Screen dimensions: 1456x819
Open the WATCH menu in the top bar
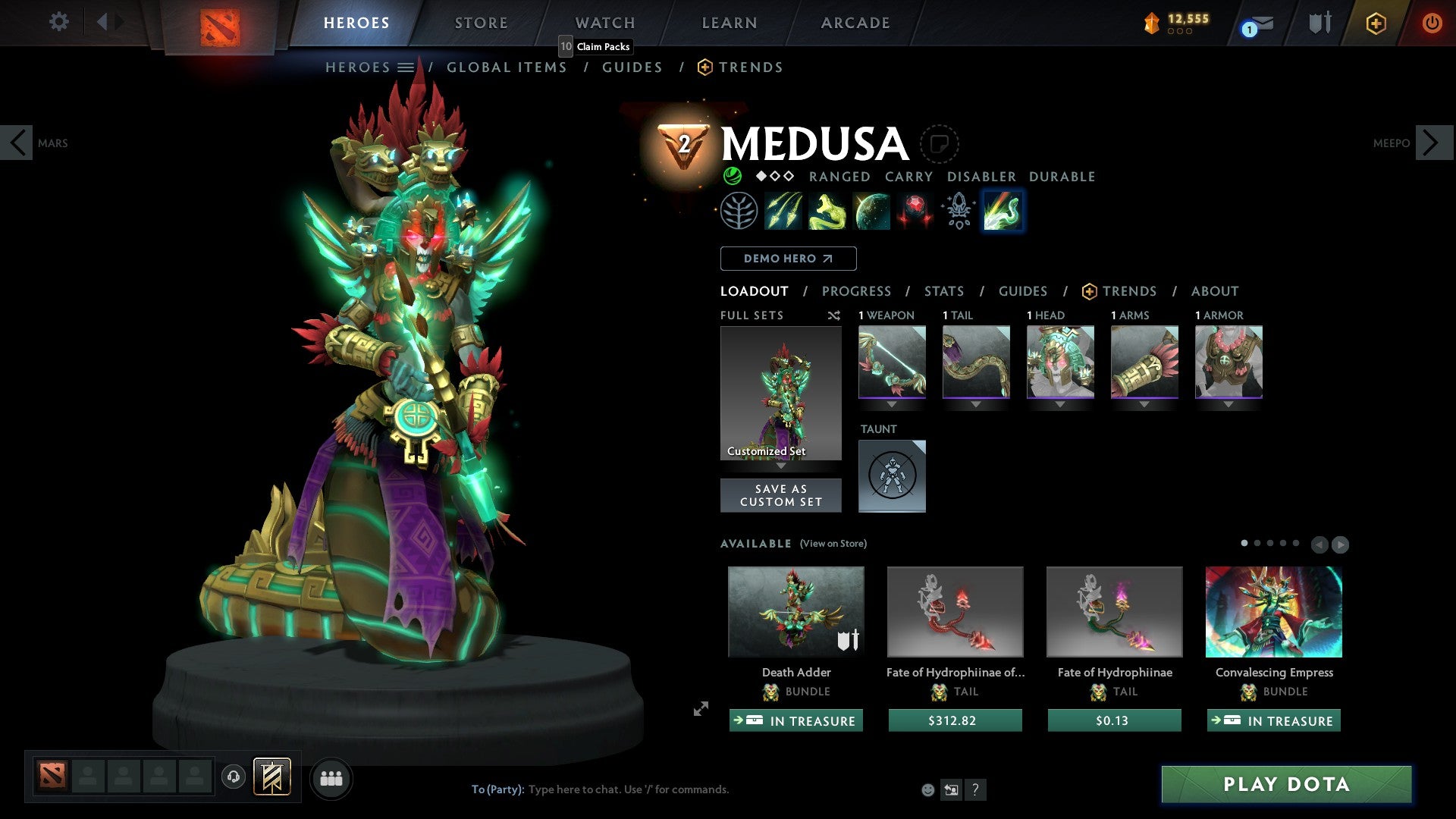(604, 22)
